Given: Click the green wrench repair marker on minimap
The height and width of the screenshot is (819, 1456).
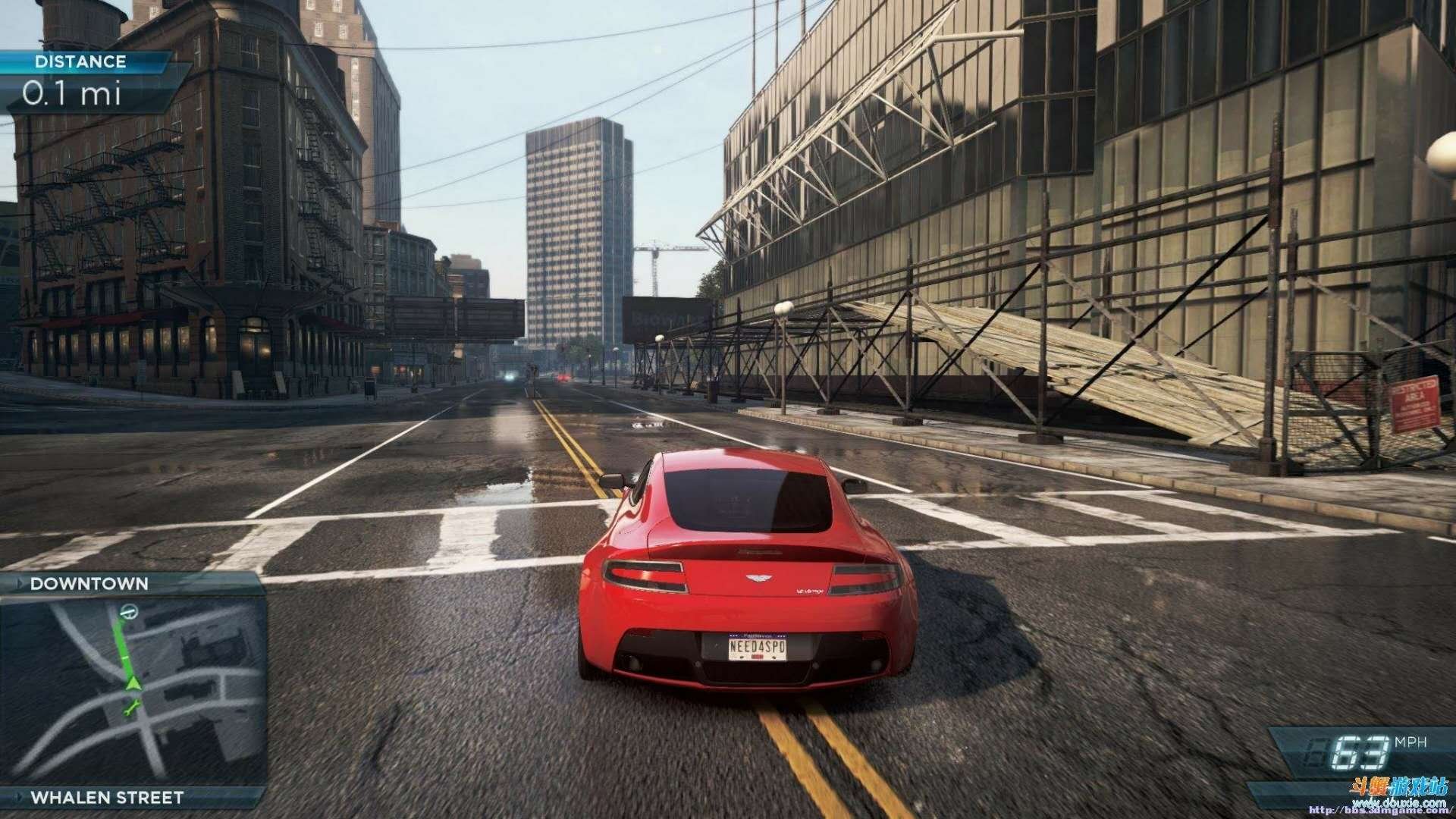Looking at the screenshot, I should click(132, 709).
